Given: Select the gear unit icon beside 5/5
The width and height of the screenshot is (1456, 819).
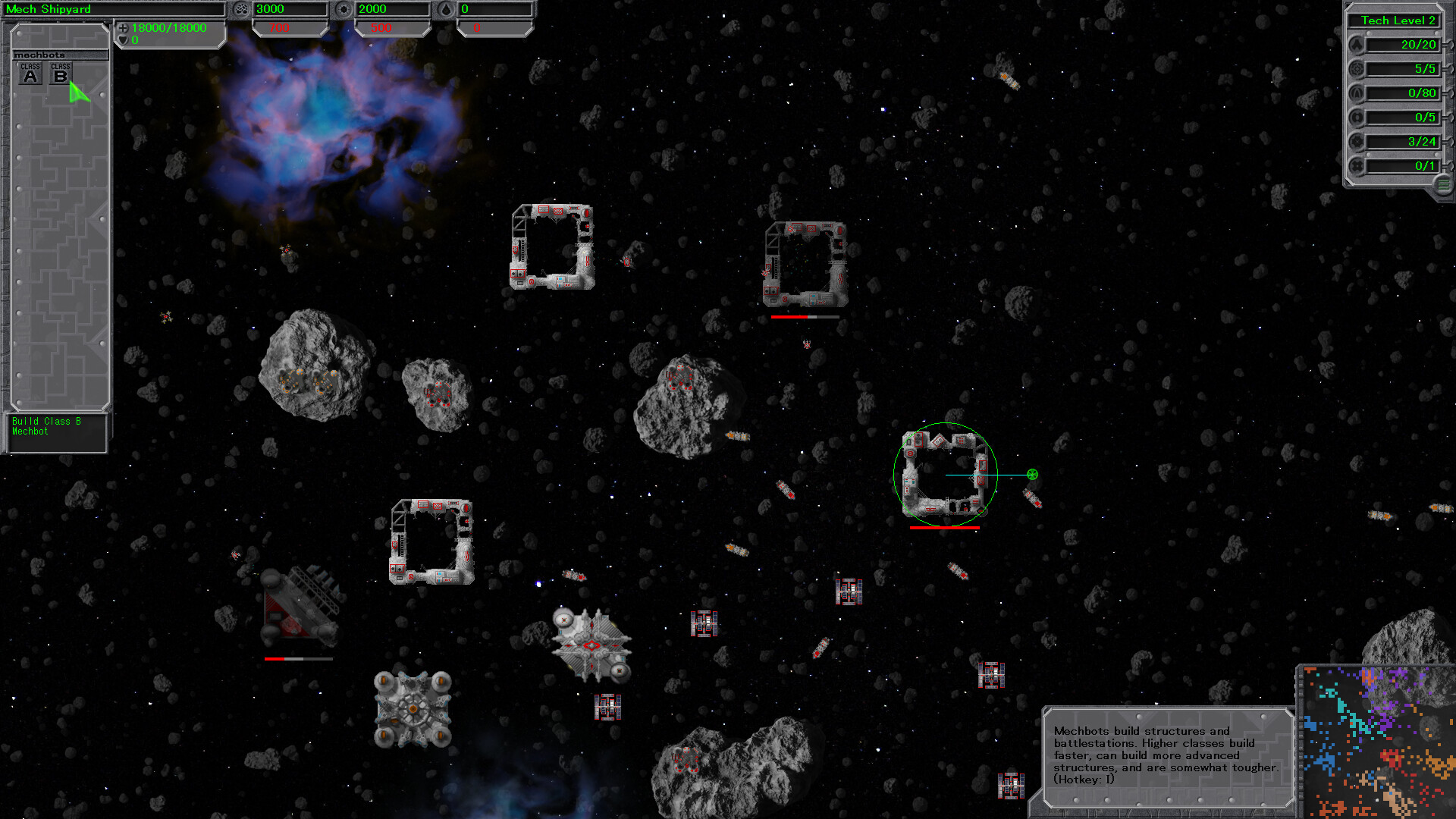Looking at the screenshot, I should [1357, 68].
